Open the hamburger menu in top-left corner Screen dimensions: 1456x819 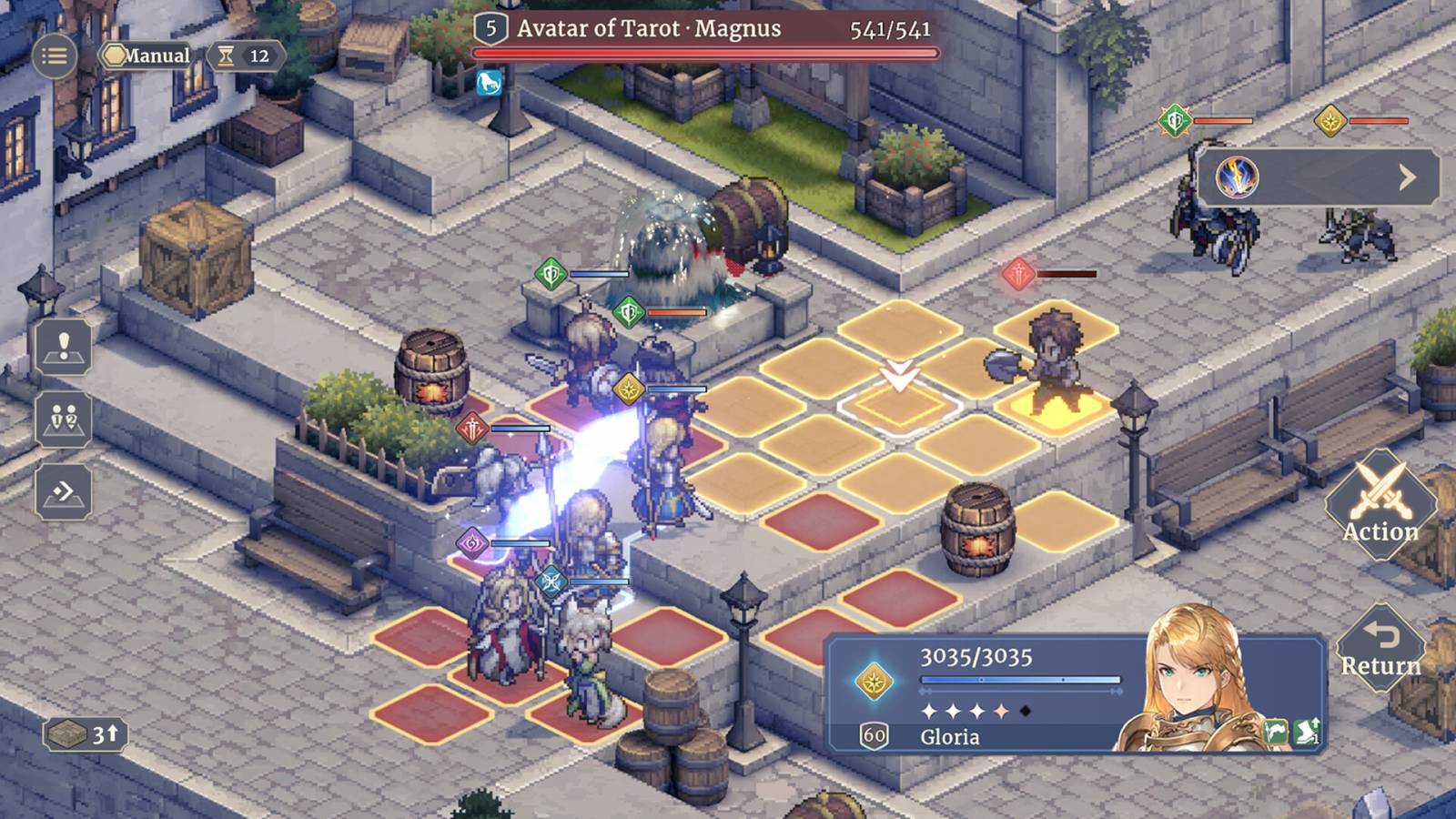[x=54, y=55]
